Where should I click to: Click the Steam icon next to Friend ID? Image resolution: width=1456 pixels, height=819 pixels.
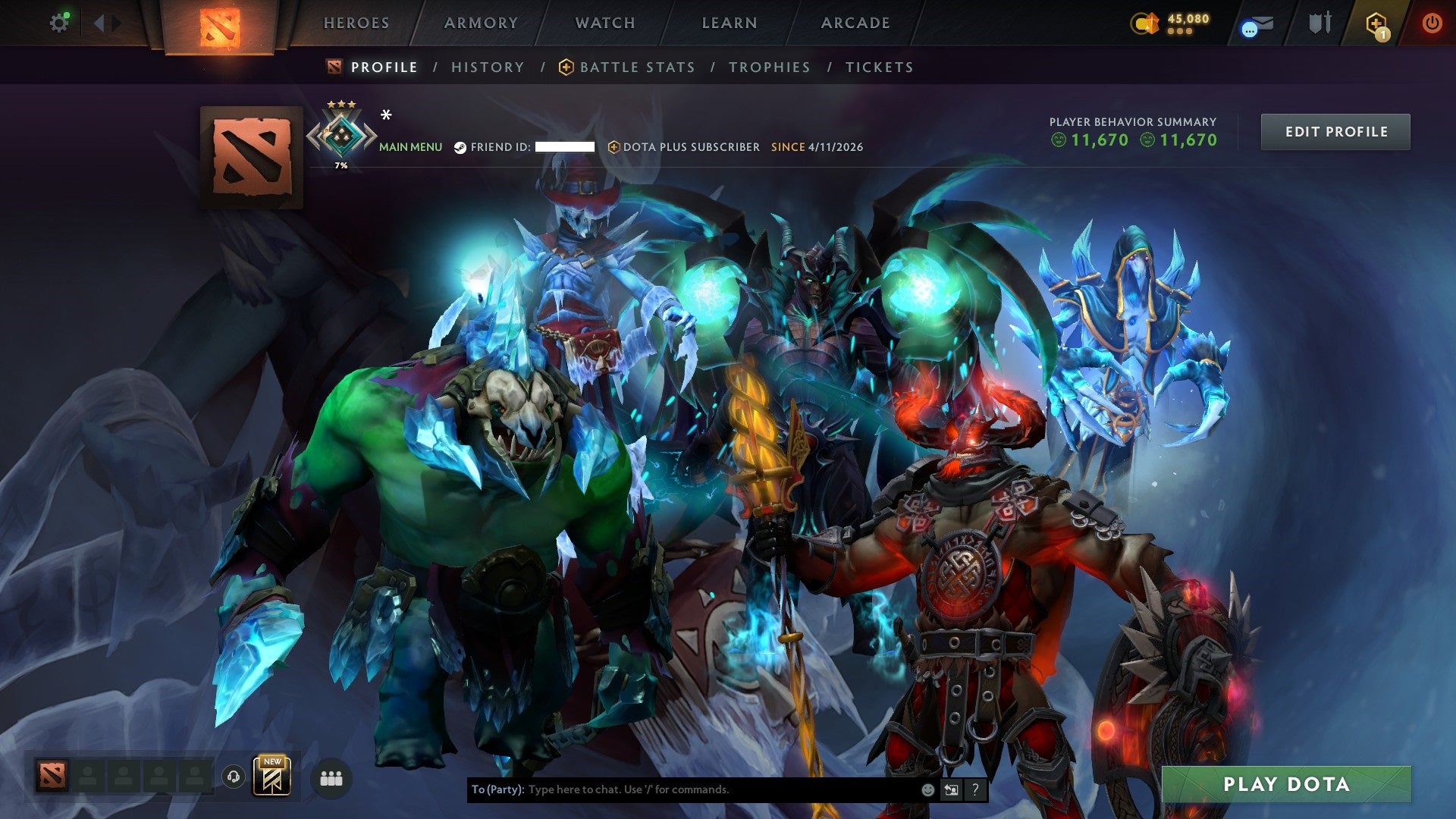click(x=459, y=147)
